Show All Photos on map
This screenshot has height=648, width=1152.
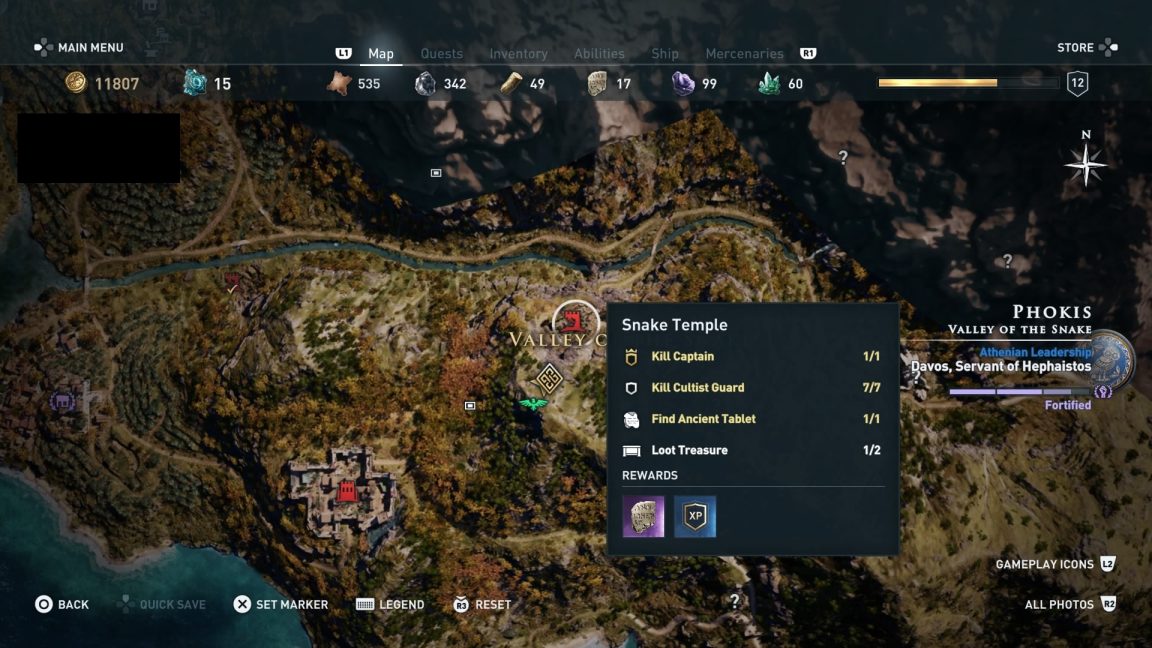click(1069, 604)
